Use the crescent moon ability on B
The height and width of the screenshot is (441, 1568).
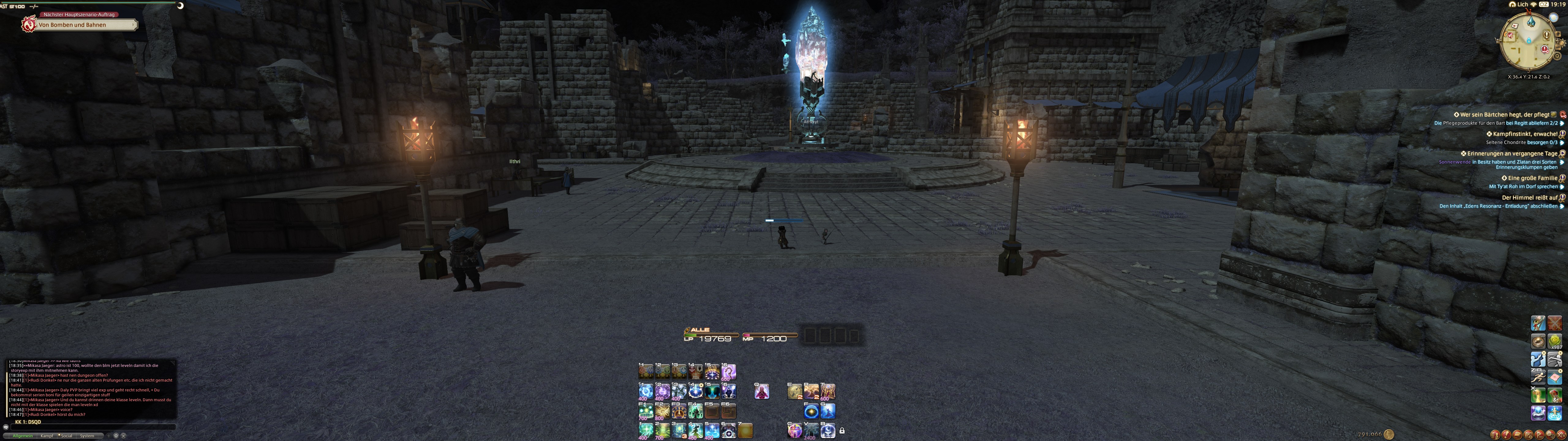828,431
